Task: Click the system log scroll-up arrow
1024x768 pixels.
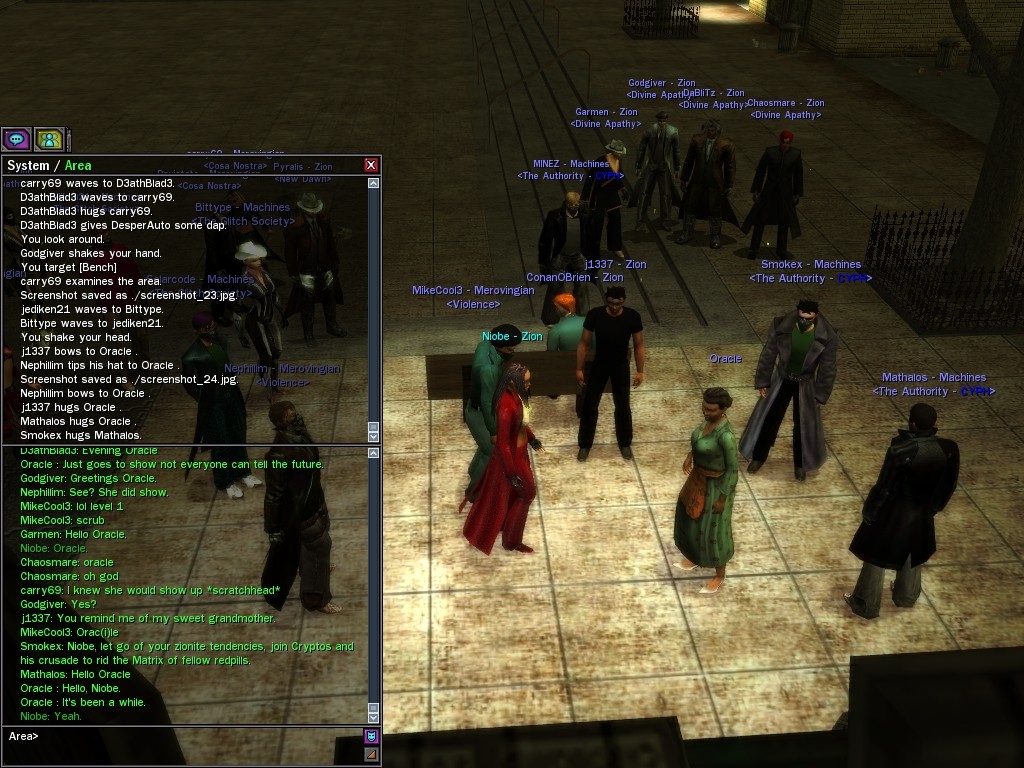Action: 374,184
